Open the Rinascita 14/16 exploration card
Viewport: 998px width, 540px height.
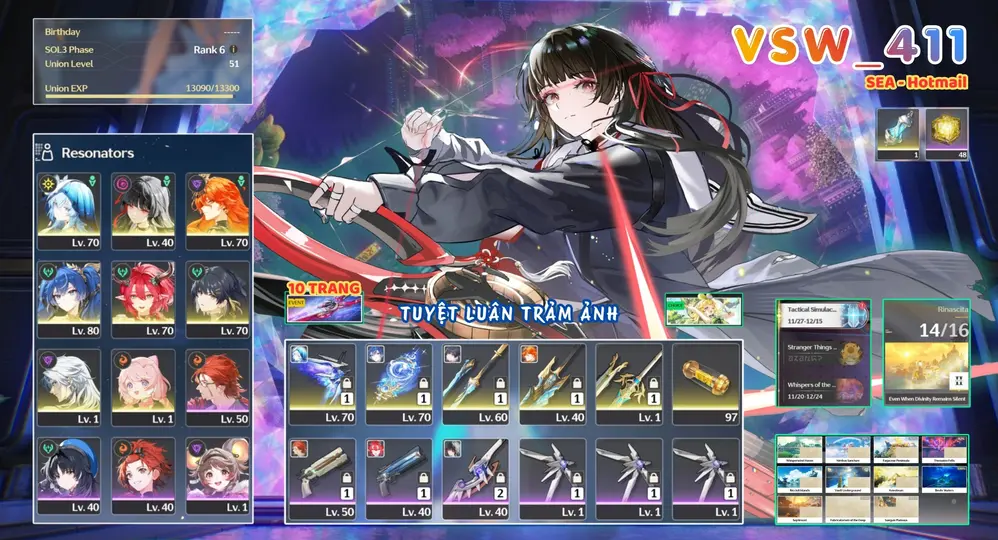pyautogui.click(x=925, y=352)
